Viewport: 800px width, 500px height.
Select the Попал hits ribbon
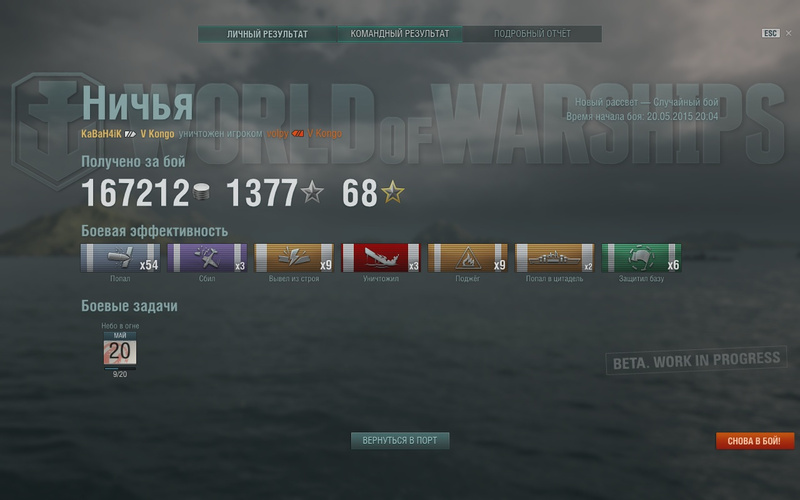click(x=120, y=258)
